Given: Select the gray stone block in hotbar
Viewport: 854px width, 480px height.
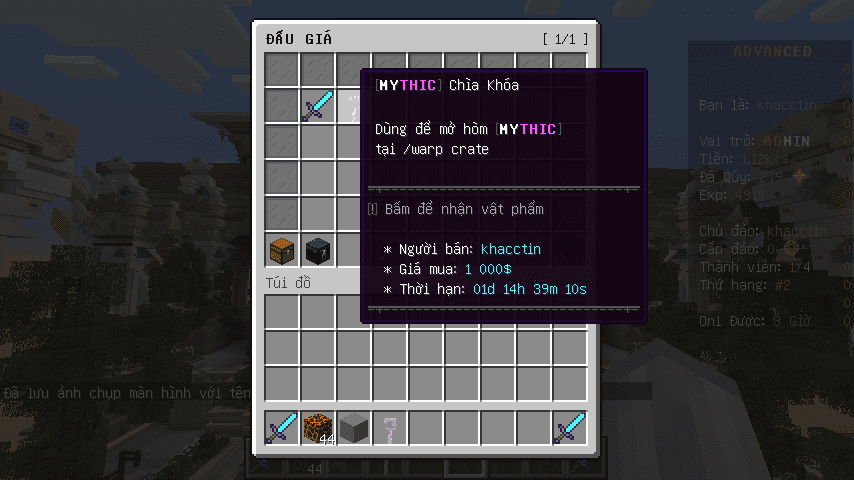Looking at the screenshot, I should 354,428.
